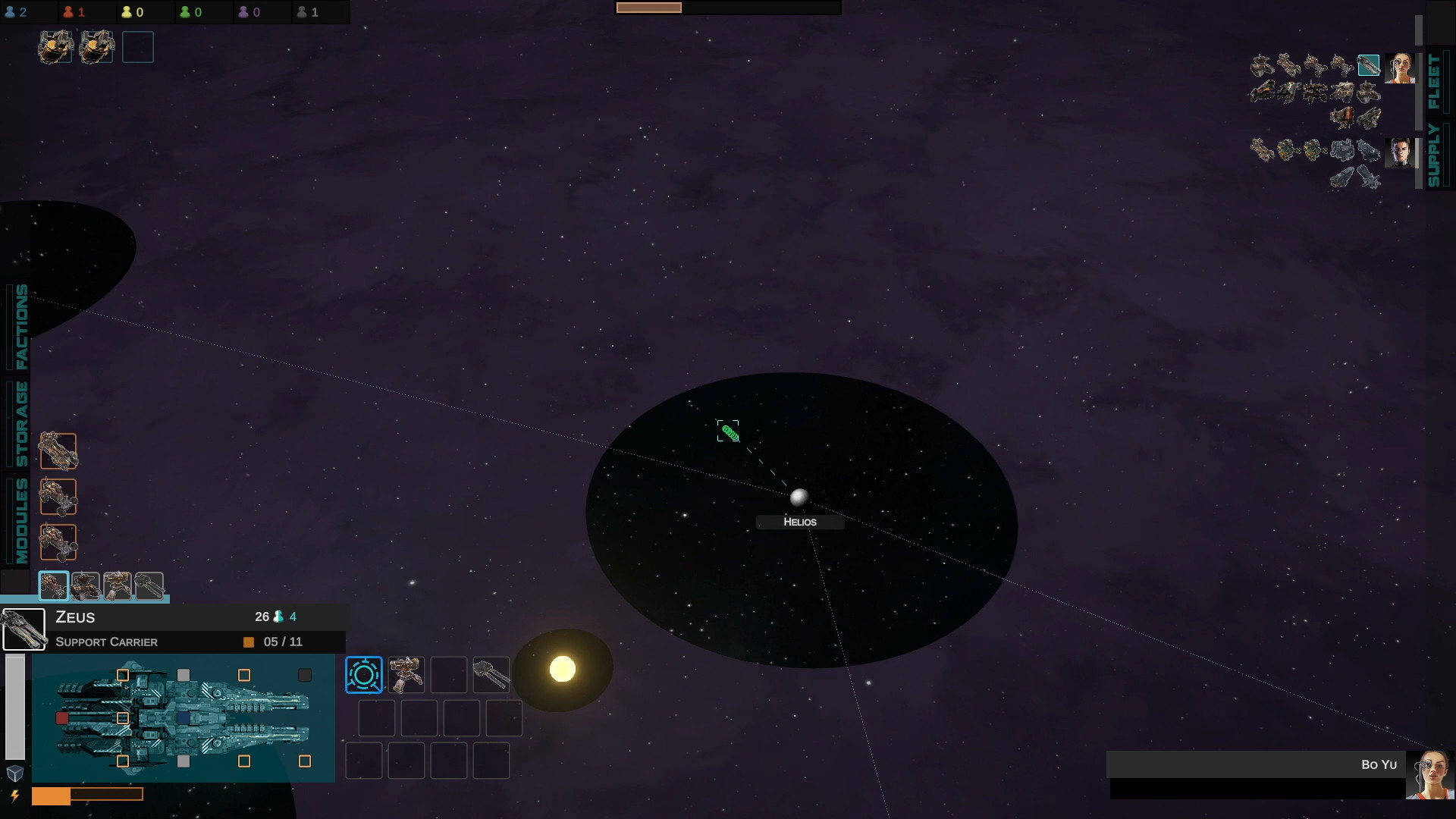
Task: Select the blue scanner module in Zeus loadout
Action: pos(364,674)
